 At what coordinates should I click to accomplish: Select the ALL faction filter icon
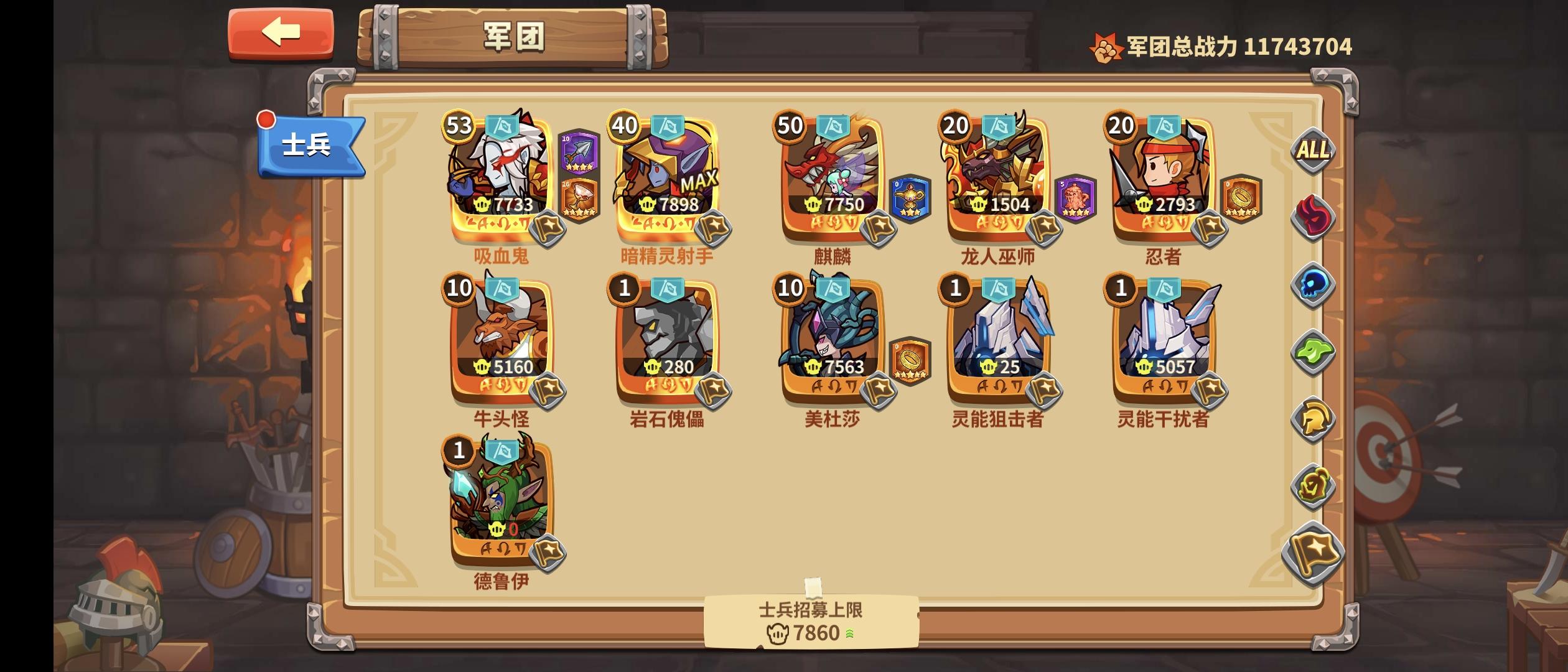coord(1314,149)
